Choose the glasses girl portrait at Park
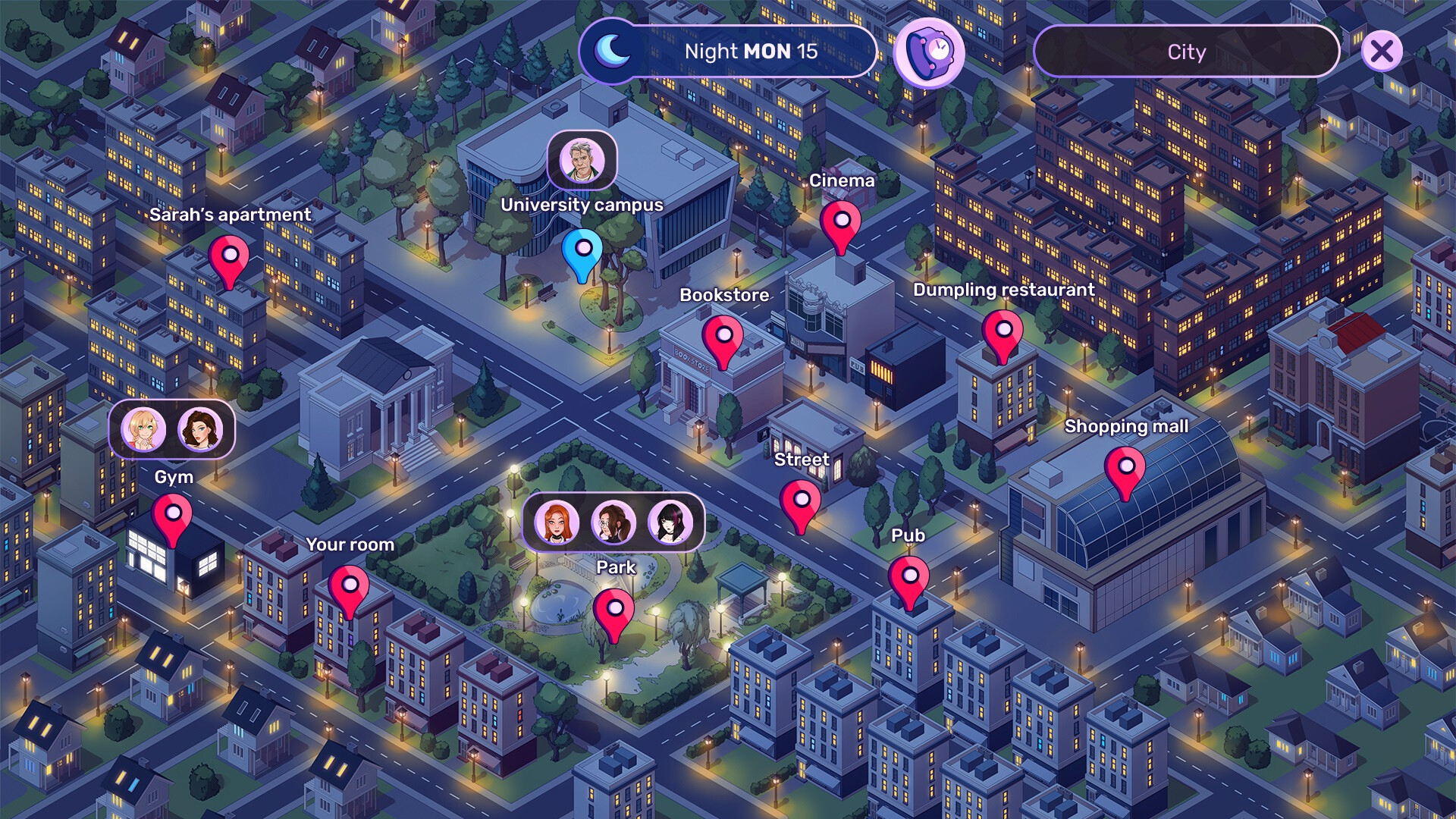Viewport: 1456px width, 819px height. click(613, 522)
